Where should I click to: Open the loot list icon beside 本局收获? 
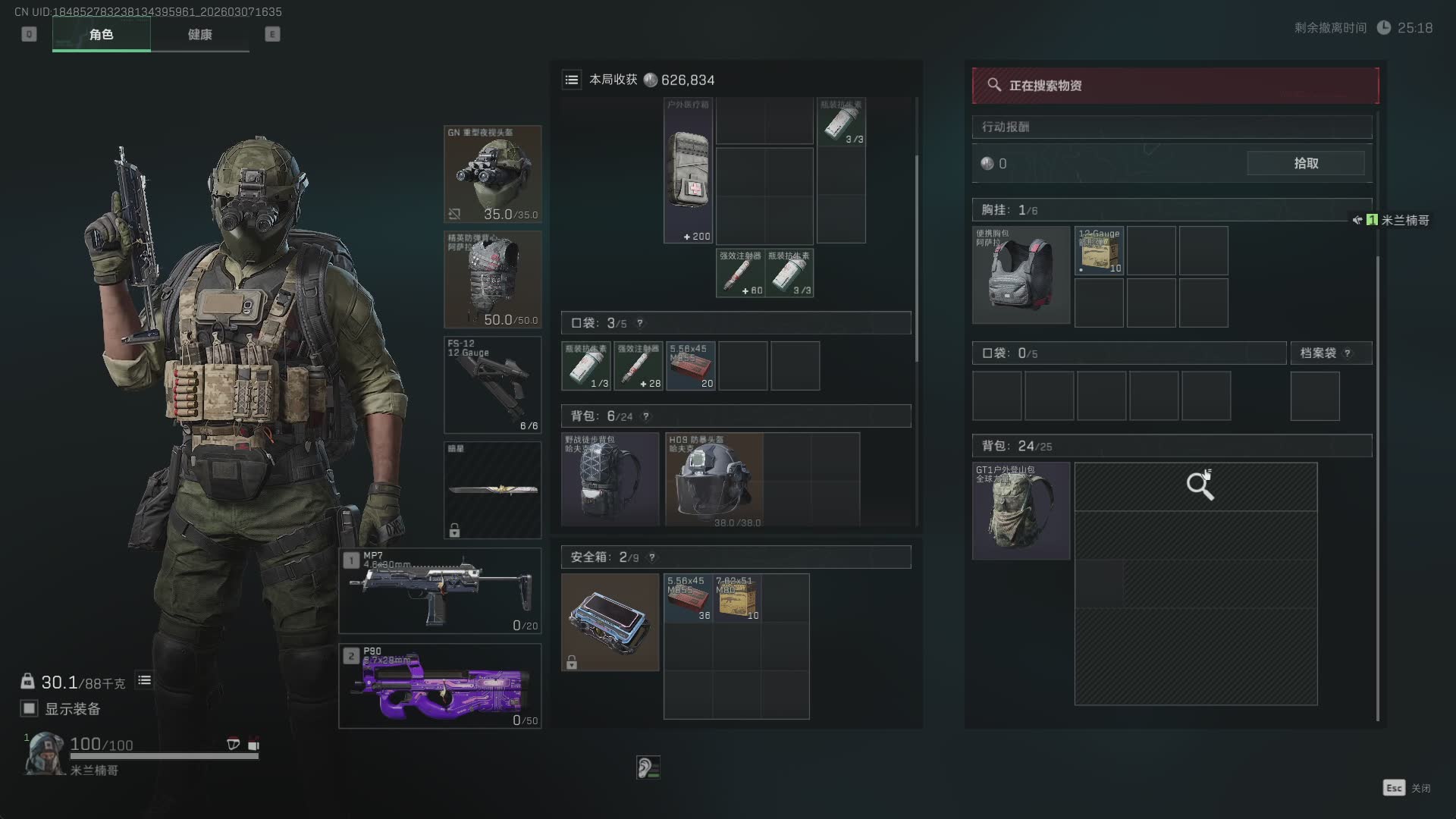tap(572, 80)
